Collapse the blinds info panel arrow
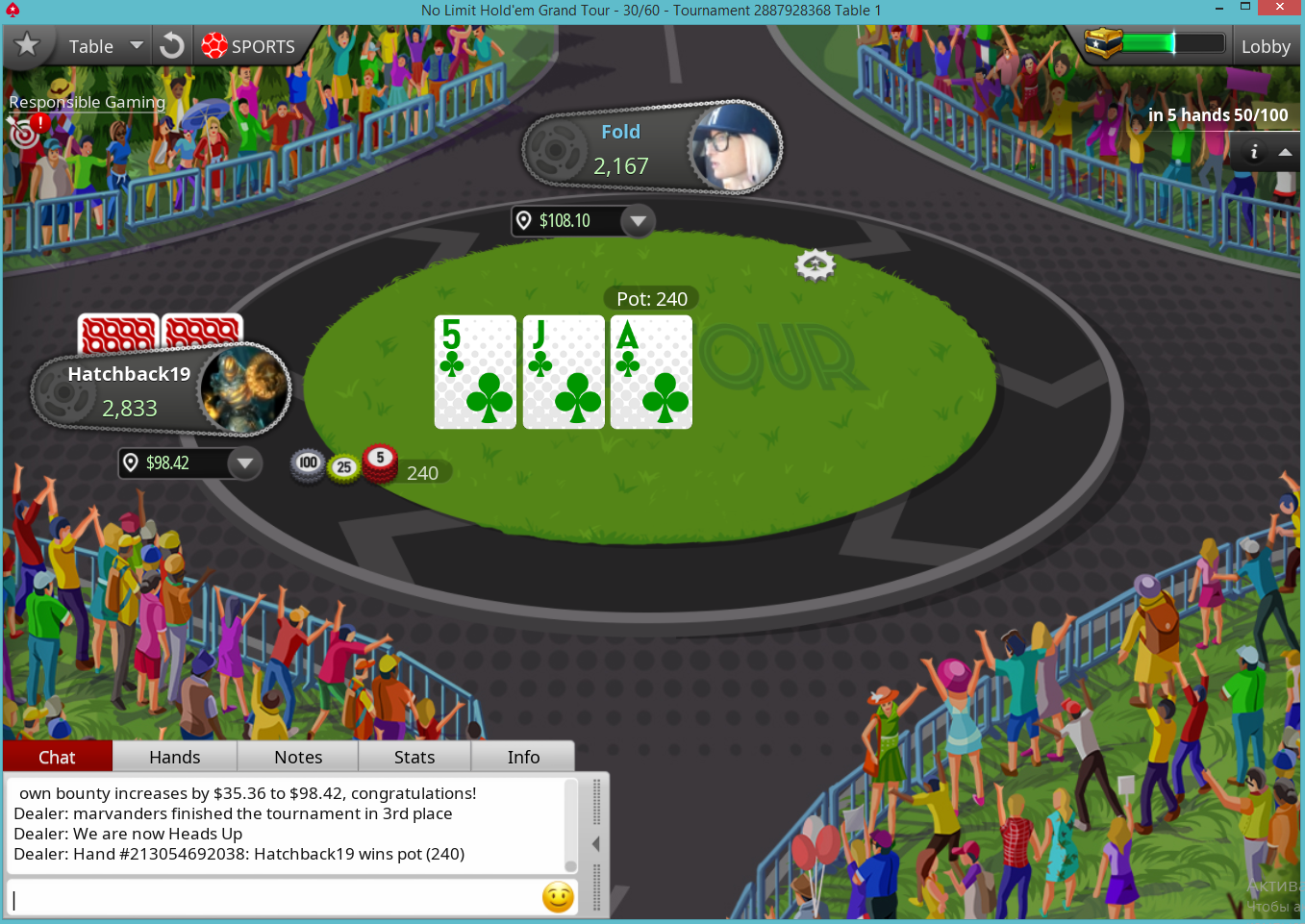The height and width of the screenshot is (924, 1305). click(x=1285, y=152)
